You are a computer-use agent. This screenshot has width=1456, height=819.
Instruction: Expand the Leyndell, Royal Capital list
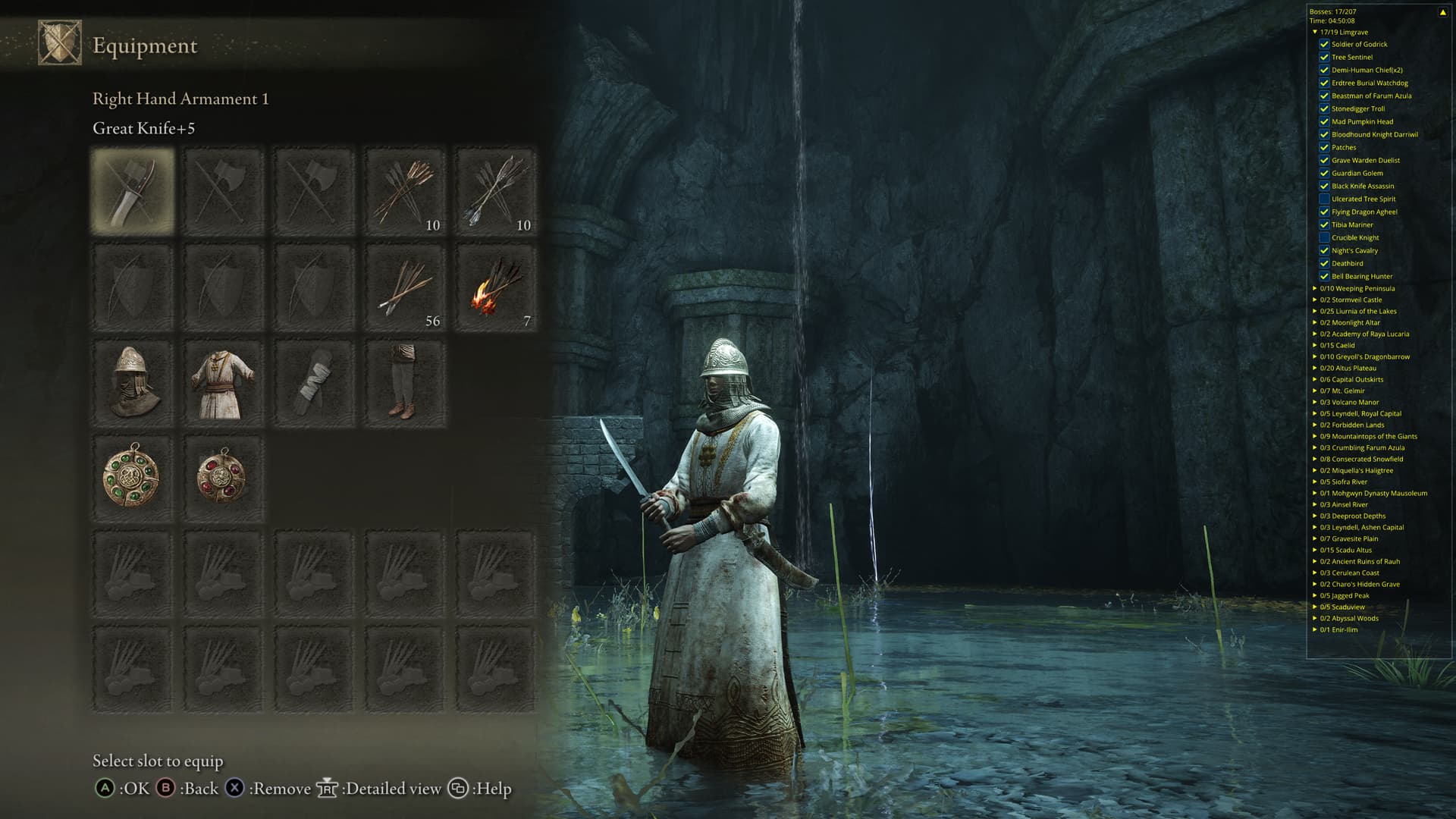(1315, 413)
